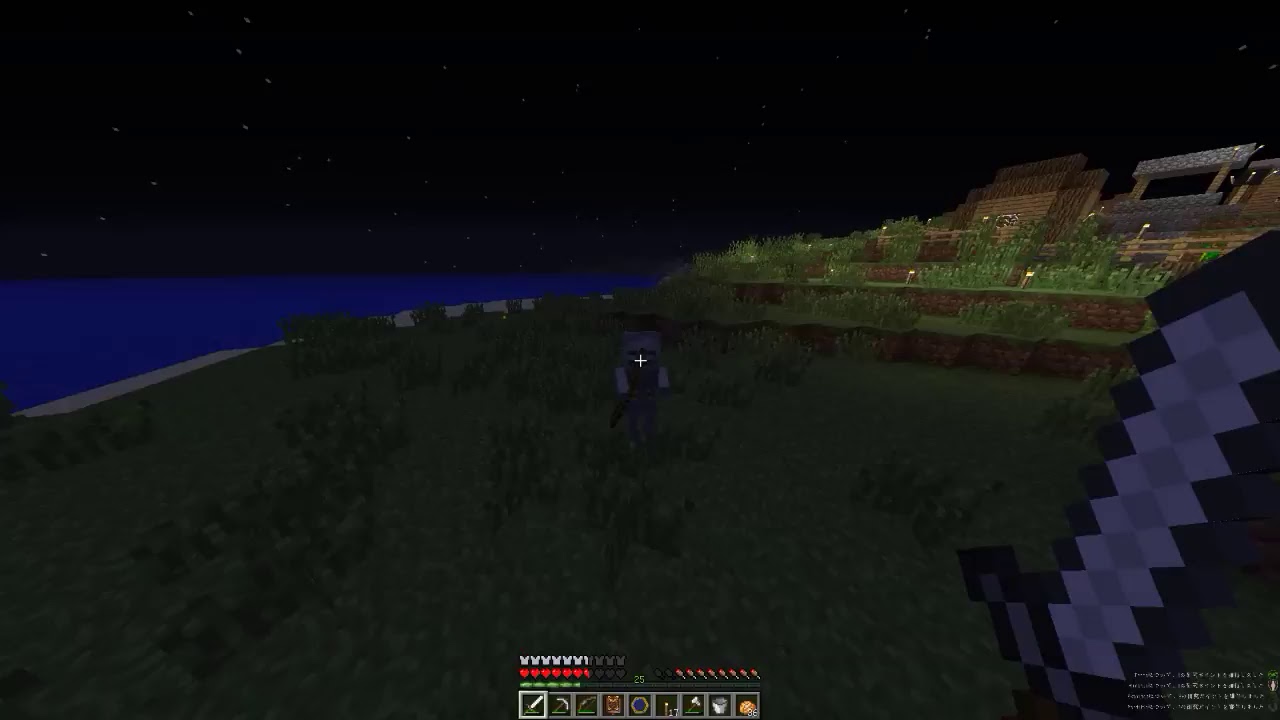This screenshot has width=1280, height=720.
Task: Click the small green icon beside the top chat message
Action: [1272, 674]
